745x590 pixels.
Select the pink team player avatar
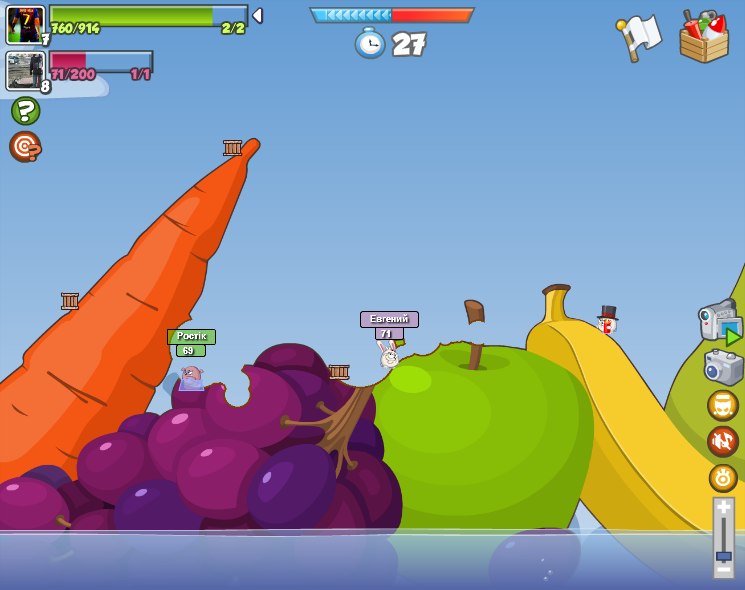tap(25, 71)
